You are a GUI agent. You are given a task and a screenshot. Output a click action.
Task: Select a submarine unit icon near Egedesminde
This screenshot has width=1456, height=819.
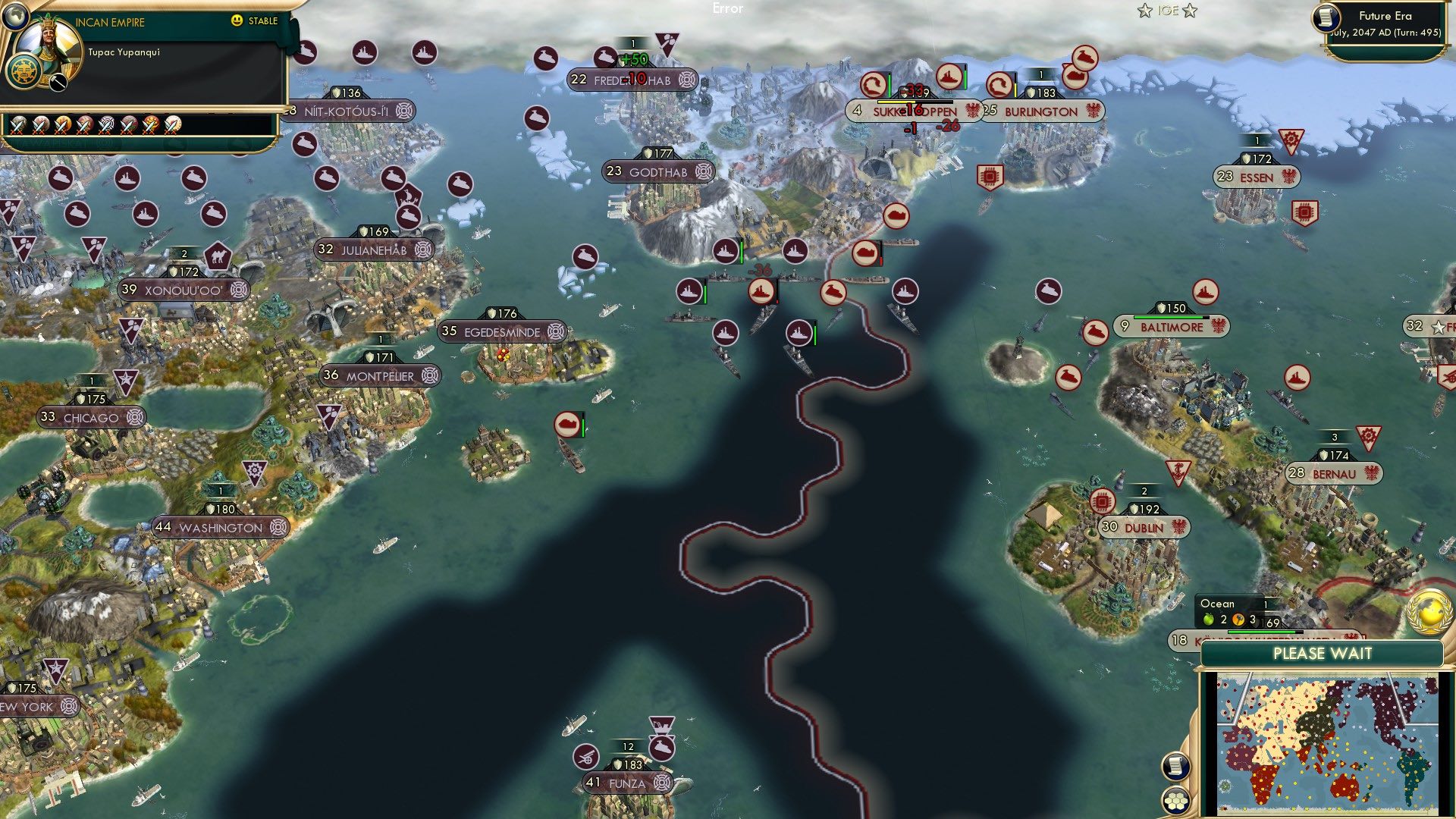567,425
